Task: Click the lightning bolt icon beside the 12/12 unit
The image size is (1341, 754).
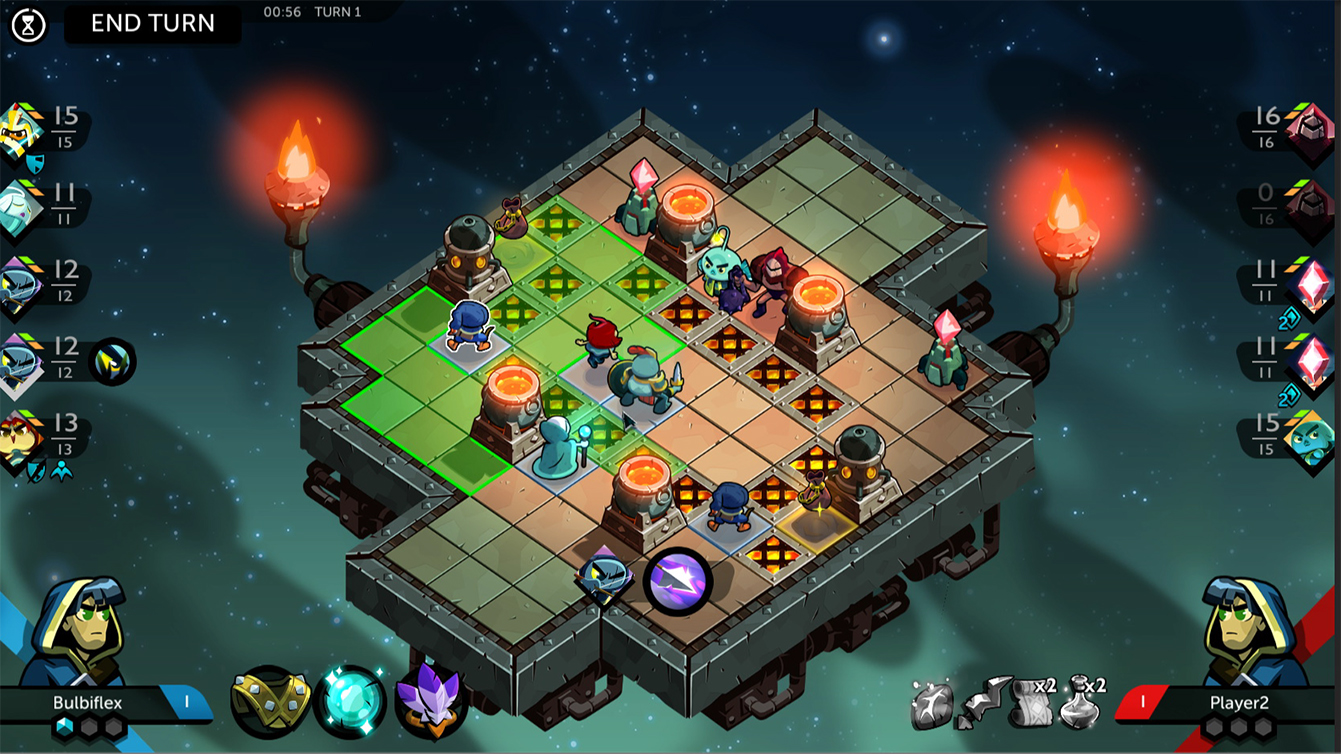Action: pos(111,361)
